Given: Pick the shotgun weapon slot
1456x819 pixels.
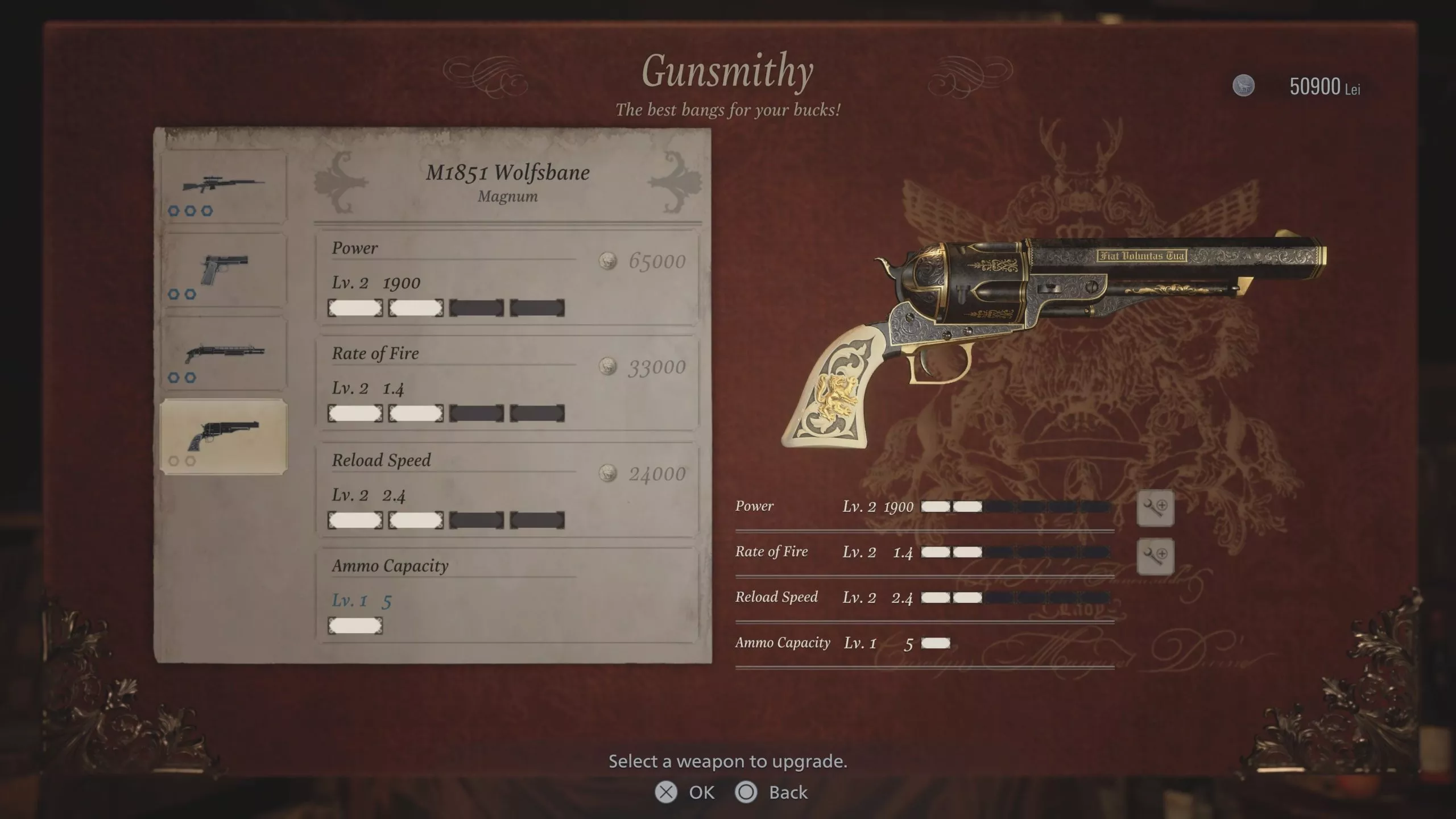Looking at the screenshot, I should pyautogui.click(x=224, y=353).
